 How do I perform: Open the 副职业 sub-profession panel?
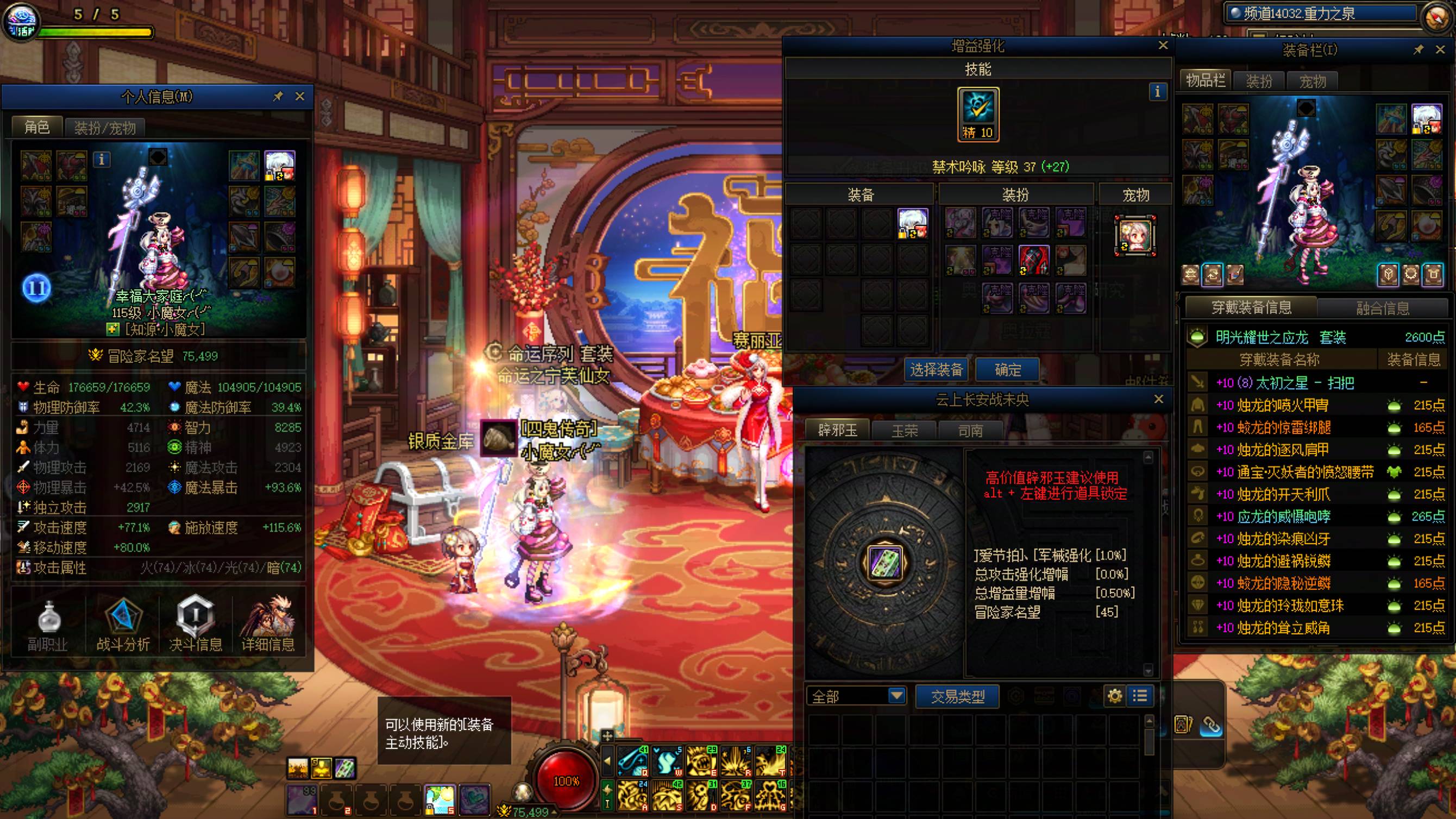[x=48, y=626]
